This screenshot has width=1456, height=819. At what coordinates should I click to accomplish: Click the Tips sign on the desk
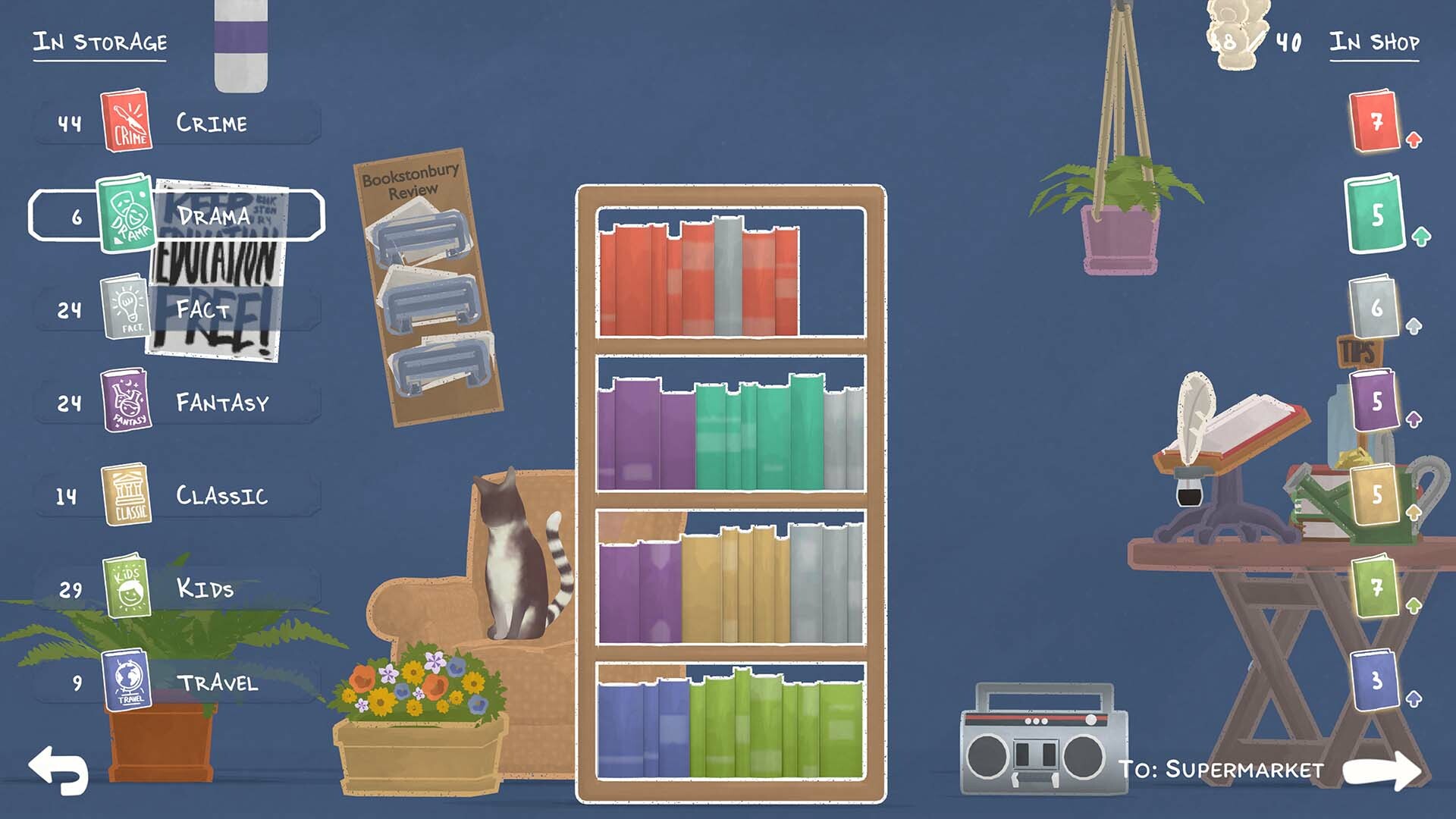pos(1360,350)
